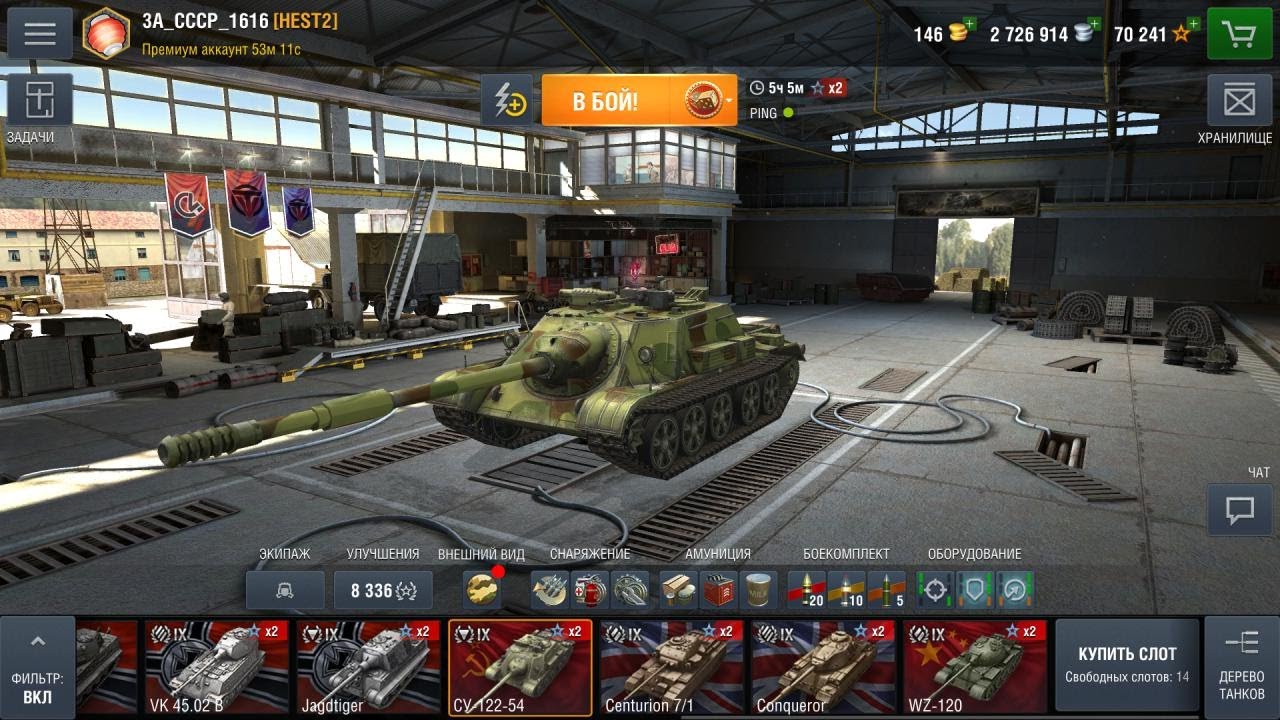Select the first aid kit consumable

[590, 590]
